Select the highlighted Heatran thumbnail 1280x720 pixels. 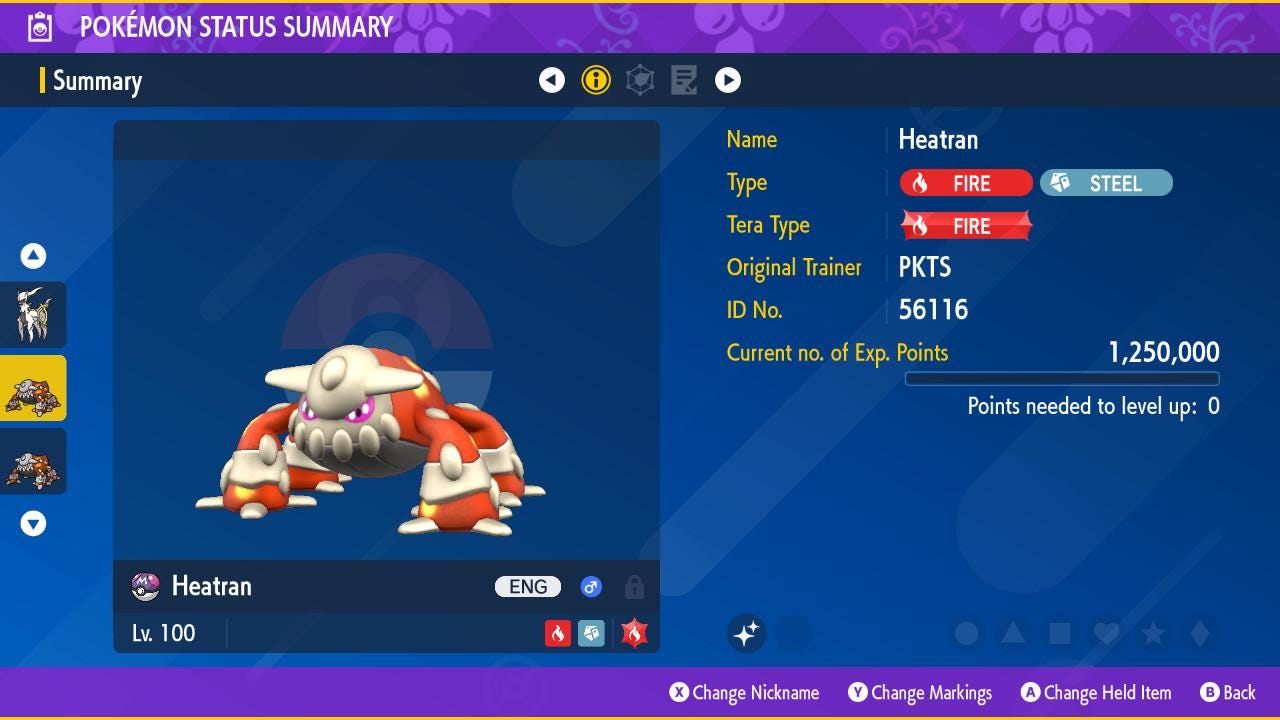(x=34, y=388)
